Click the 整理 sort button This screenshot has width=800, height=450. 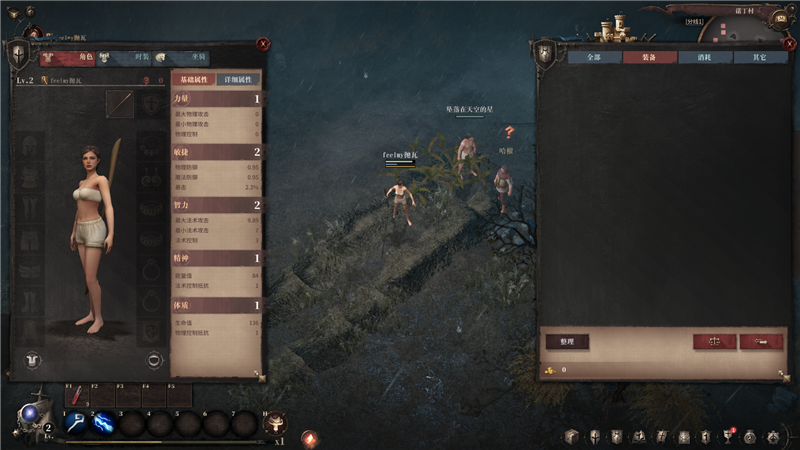(567, 341)
